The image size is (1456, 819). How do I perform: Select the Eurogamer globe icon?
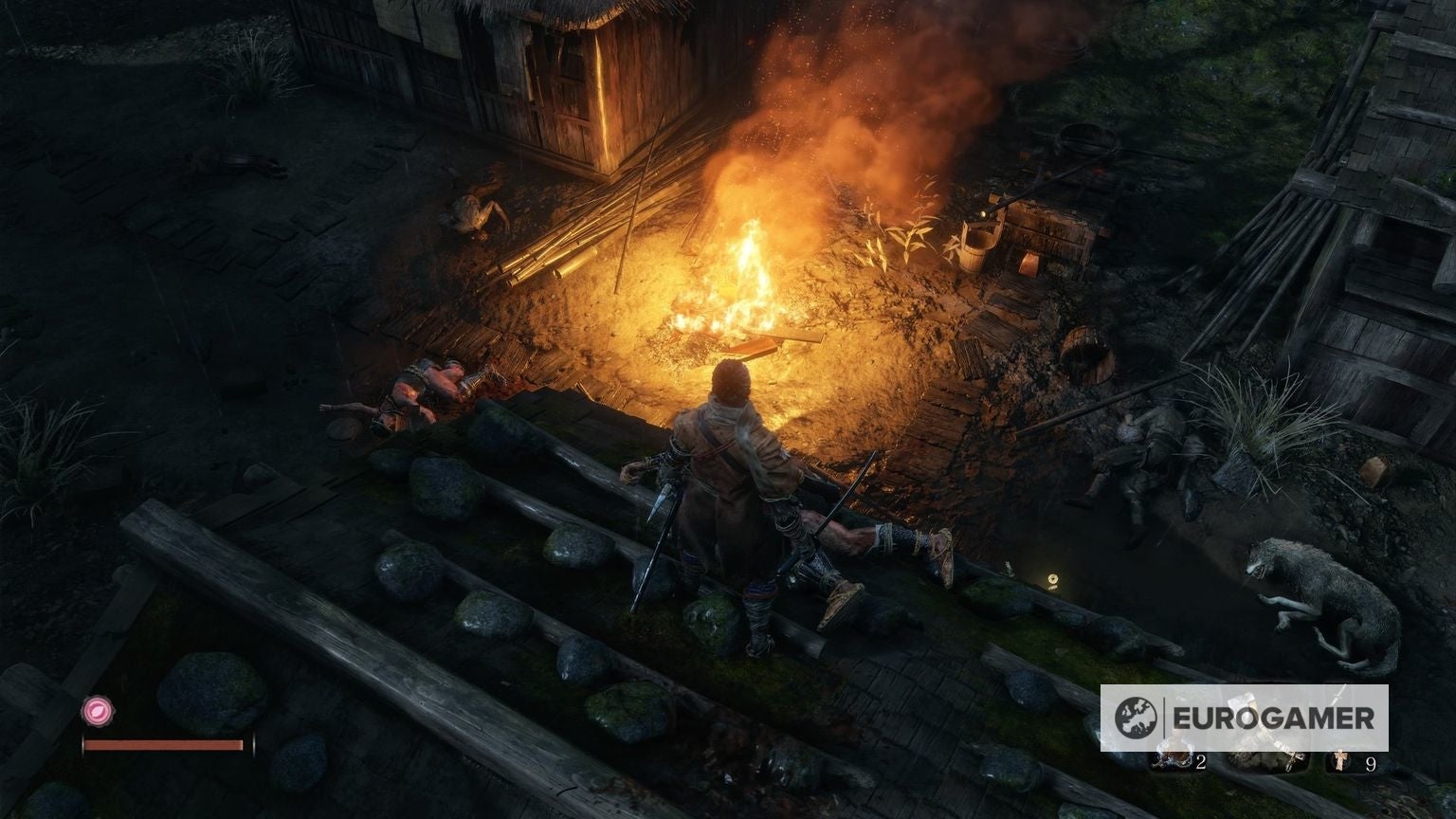tap(1137, 717)
